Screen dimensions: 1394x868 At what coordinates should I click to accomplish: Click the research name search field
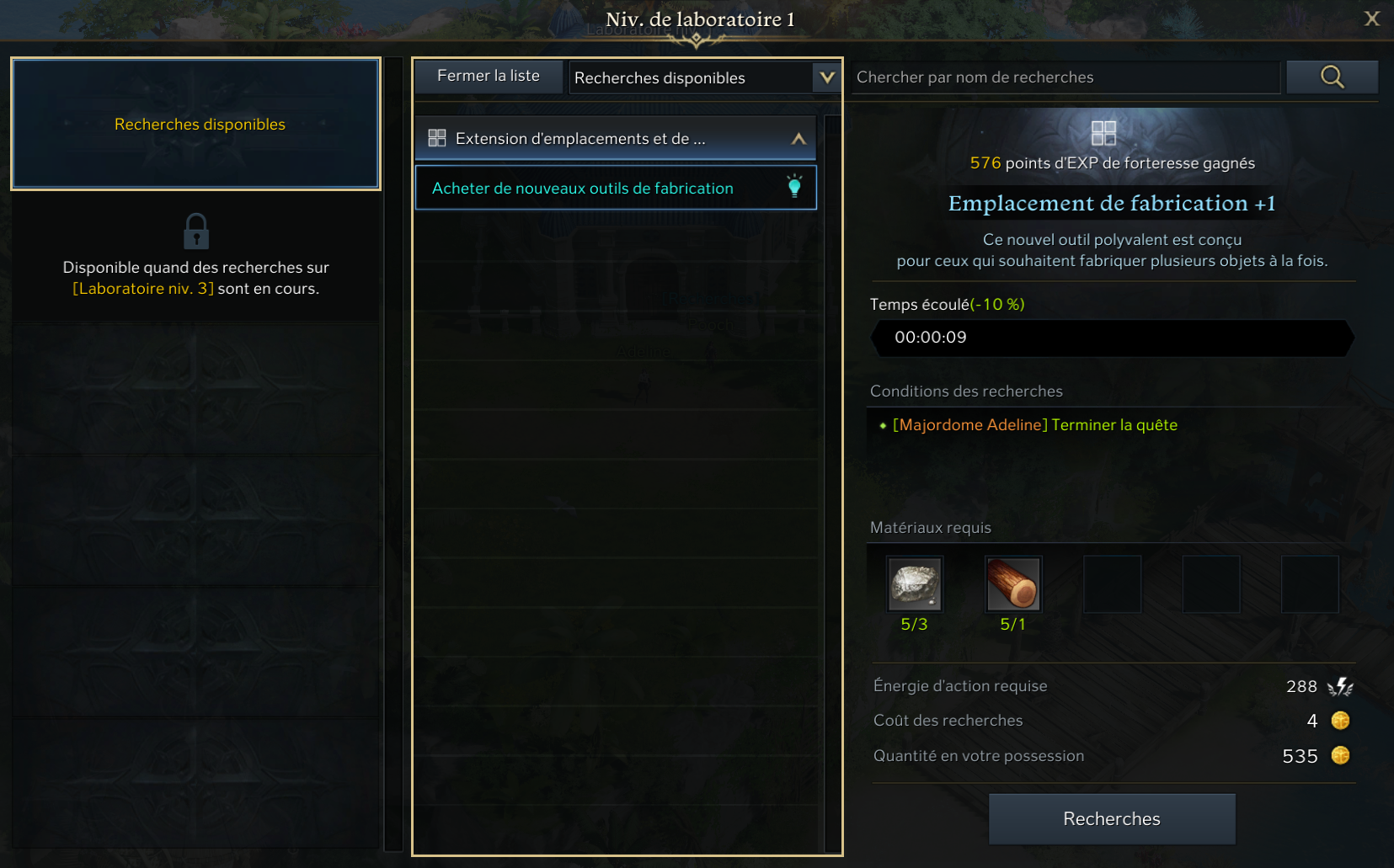tap(1065, 77)
